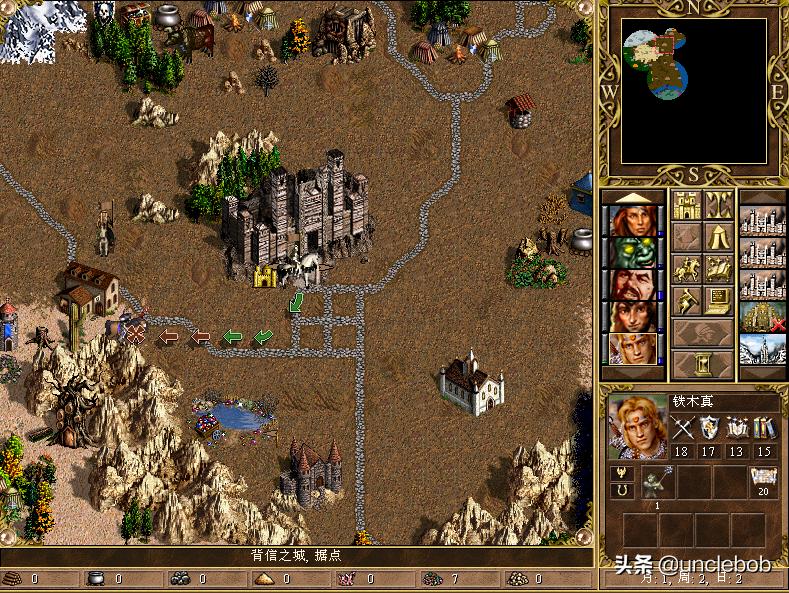This screenshot has height=593, width=789.
Task: Select the lone troop slot in the hero army
Action: pos(658,481)
